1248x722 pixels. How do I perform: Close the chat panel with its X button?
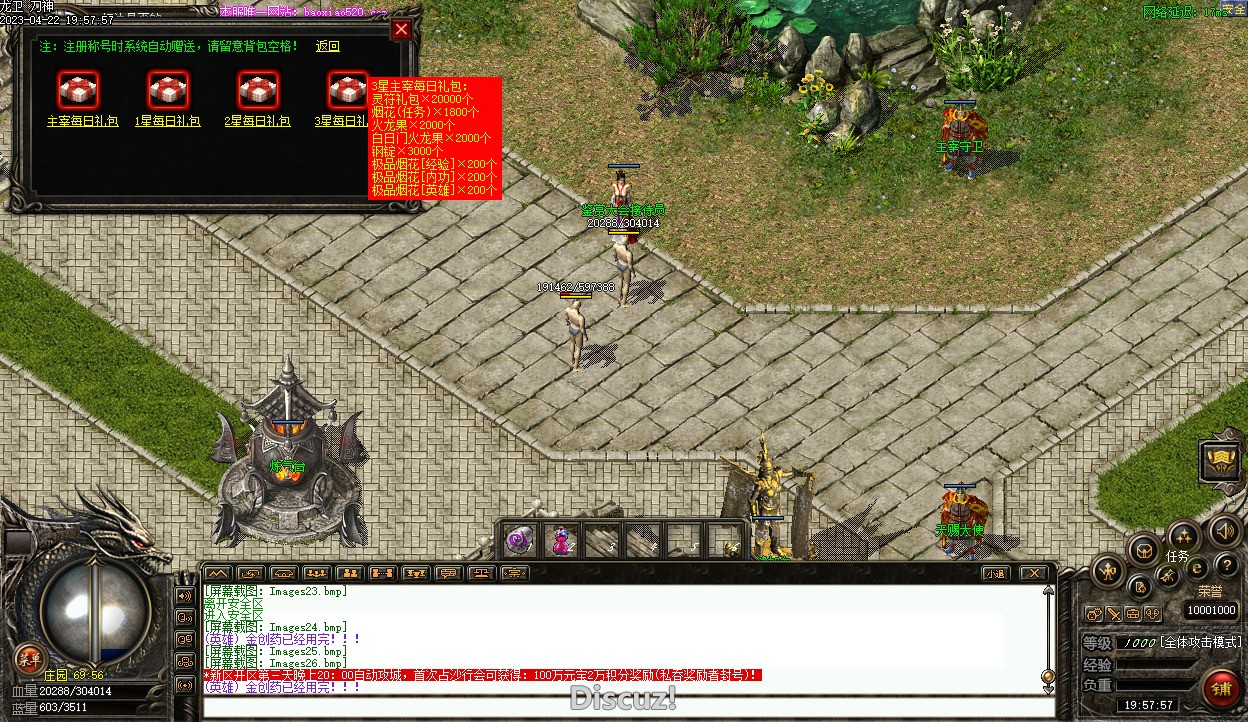(x=1034, y=573)
